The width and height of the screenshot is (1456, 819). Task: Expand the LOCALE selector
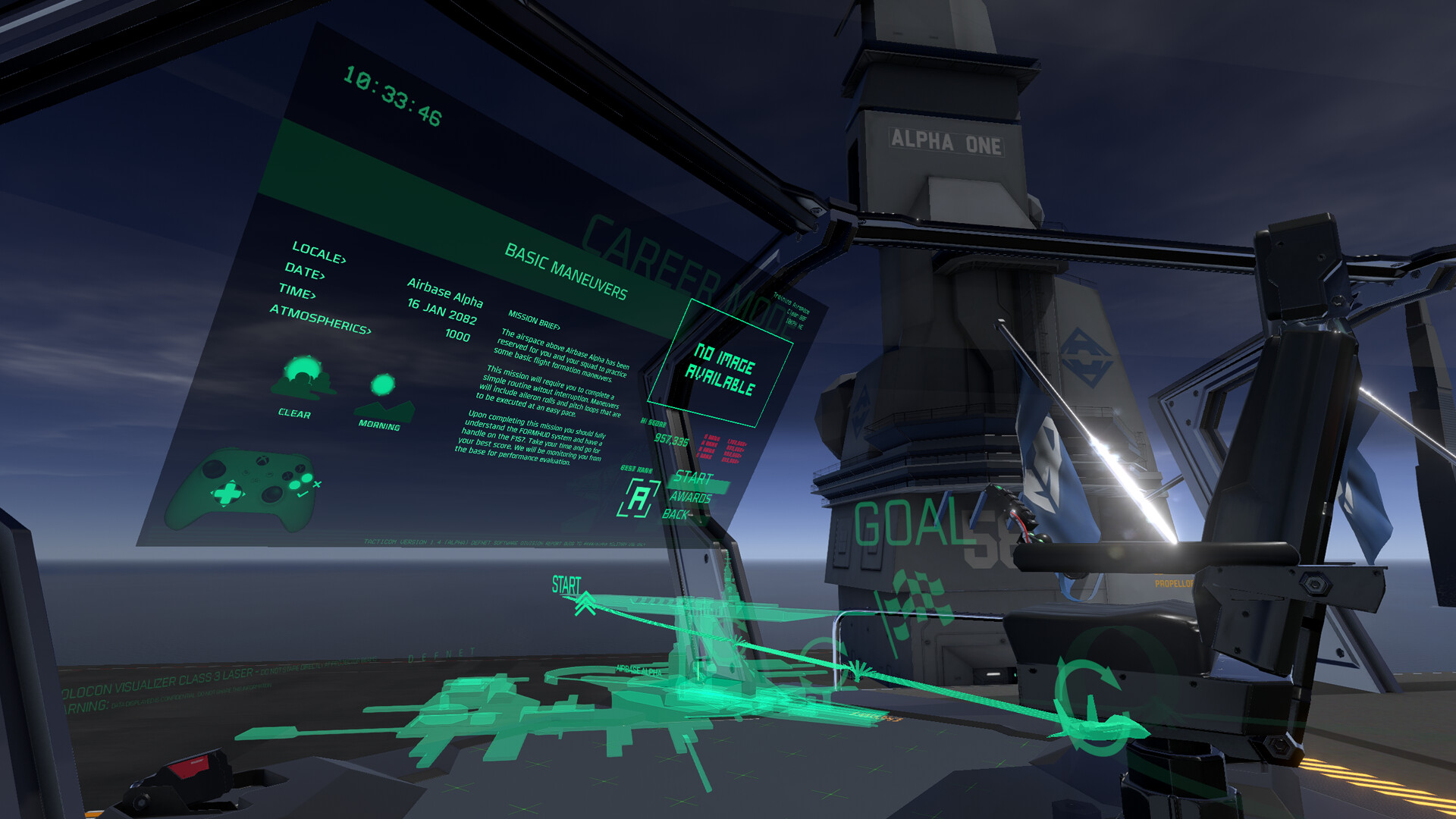pyautogui.click(x=318, y=250)
